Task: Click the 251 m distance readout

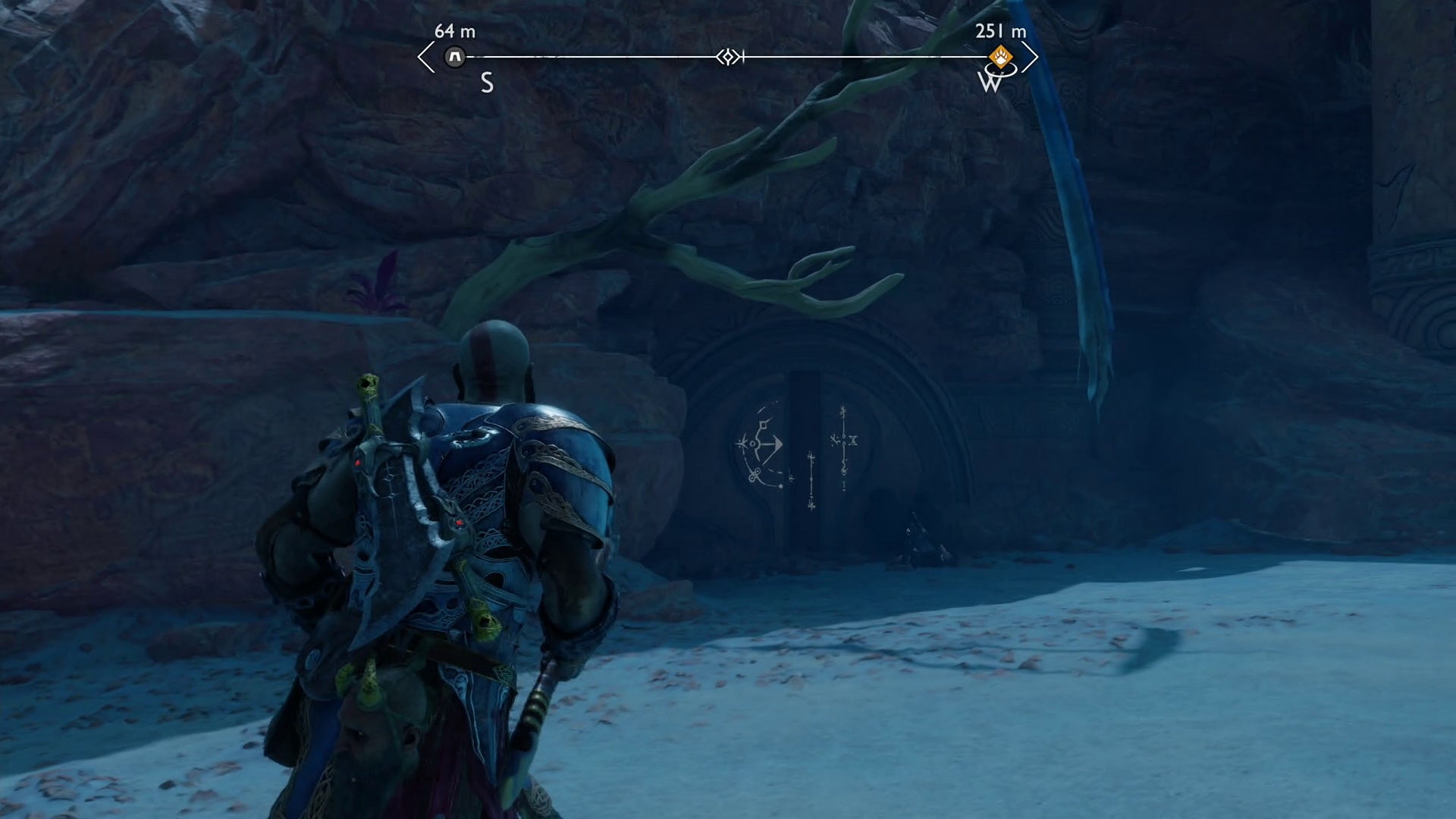Action: 999,33
